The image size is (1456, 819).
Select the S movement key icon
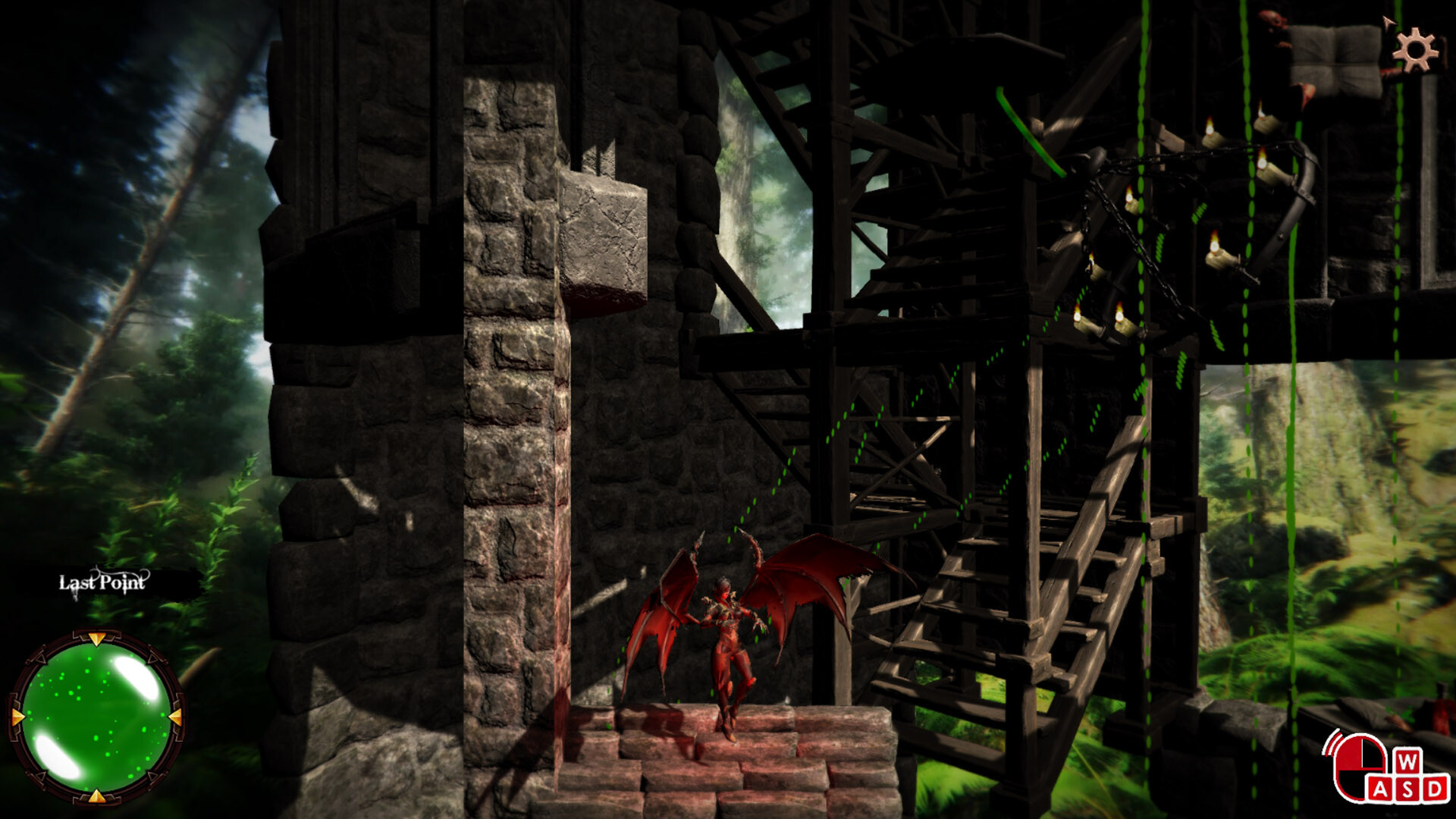1407,789
